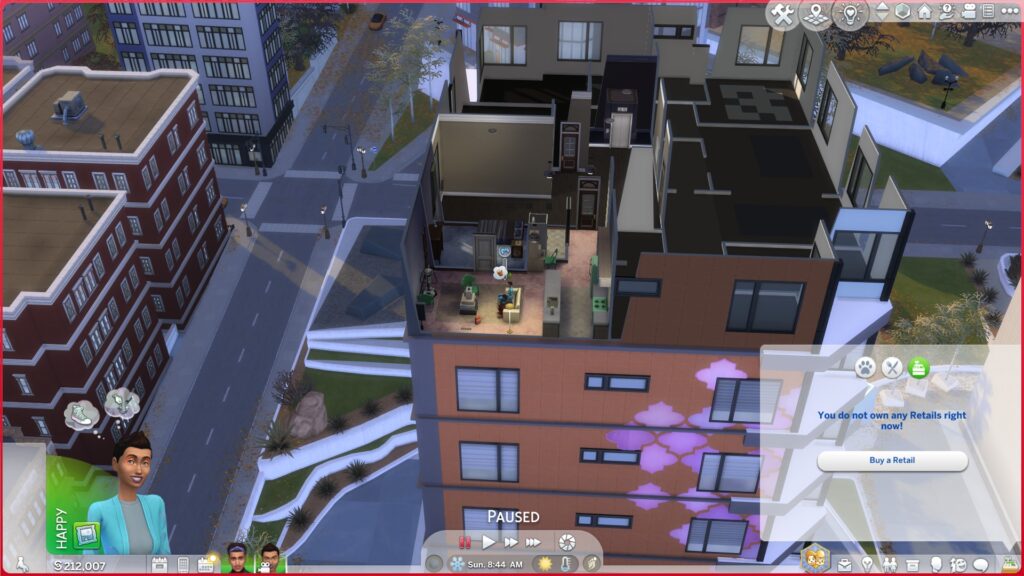Viewport: 1024px width, 576px height.
Task: Open Build Mode with the hammer-wrench icon
Action: [783, 15]
